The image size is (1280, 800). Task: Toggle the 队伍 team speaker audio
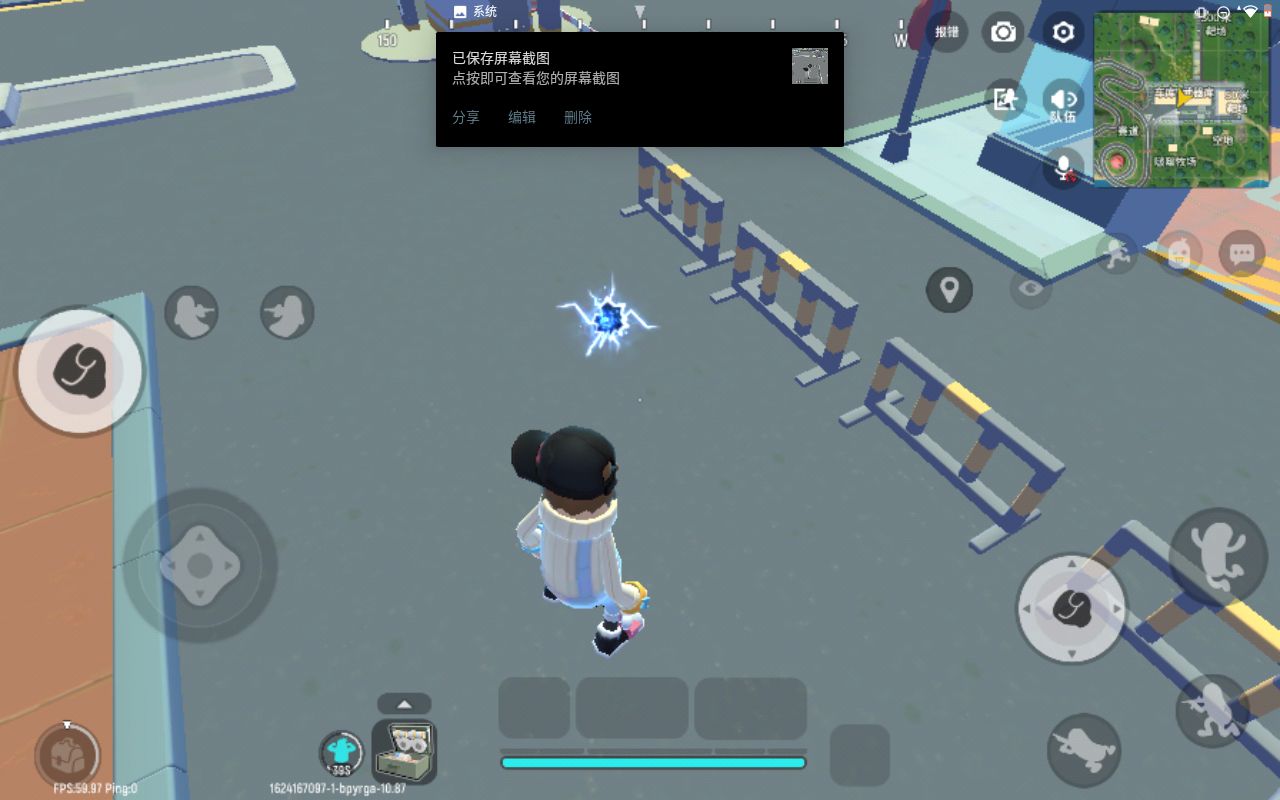[1063, 101]
